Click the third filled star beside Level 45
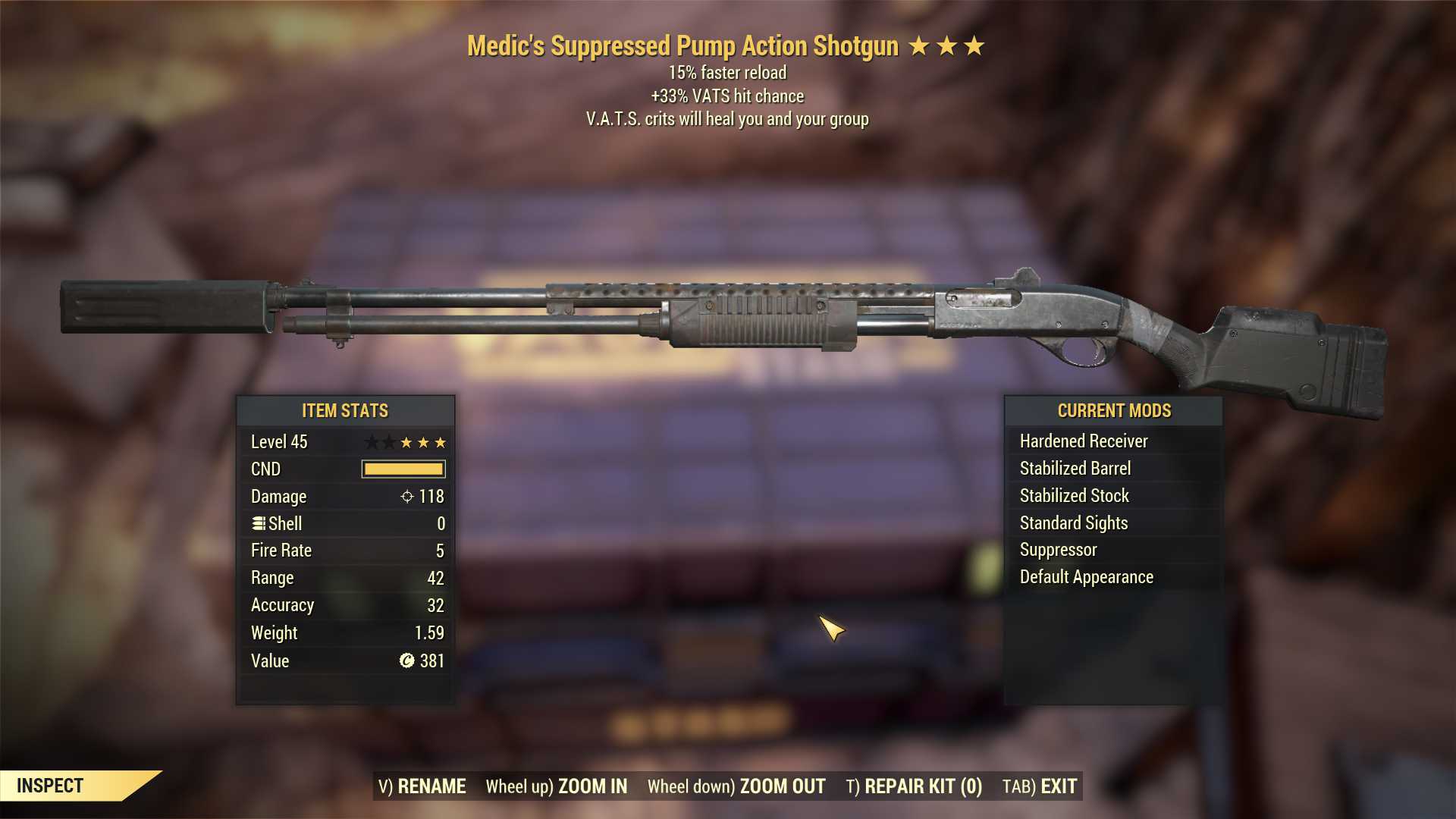 [440, 442]
